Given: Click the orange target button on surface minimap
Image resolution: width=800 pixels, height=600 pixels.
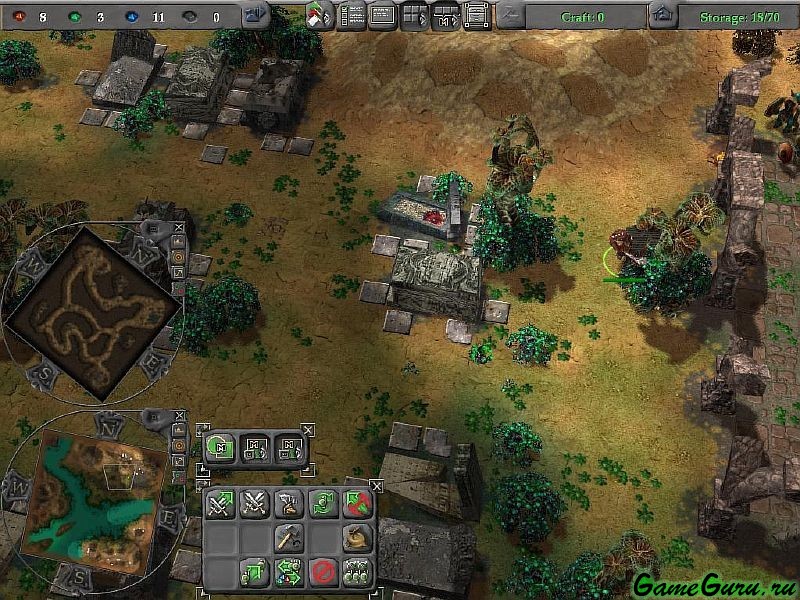Looking at the screenshot, I should click(180, 442).
